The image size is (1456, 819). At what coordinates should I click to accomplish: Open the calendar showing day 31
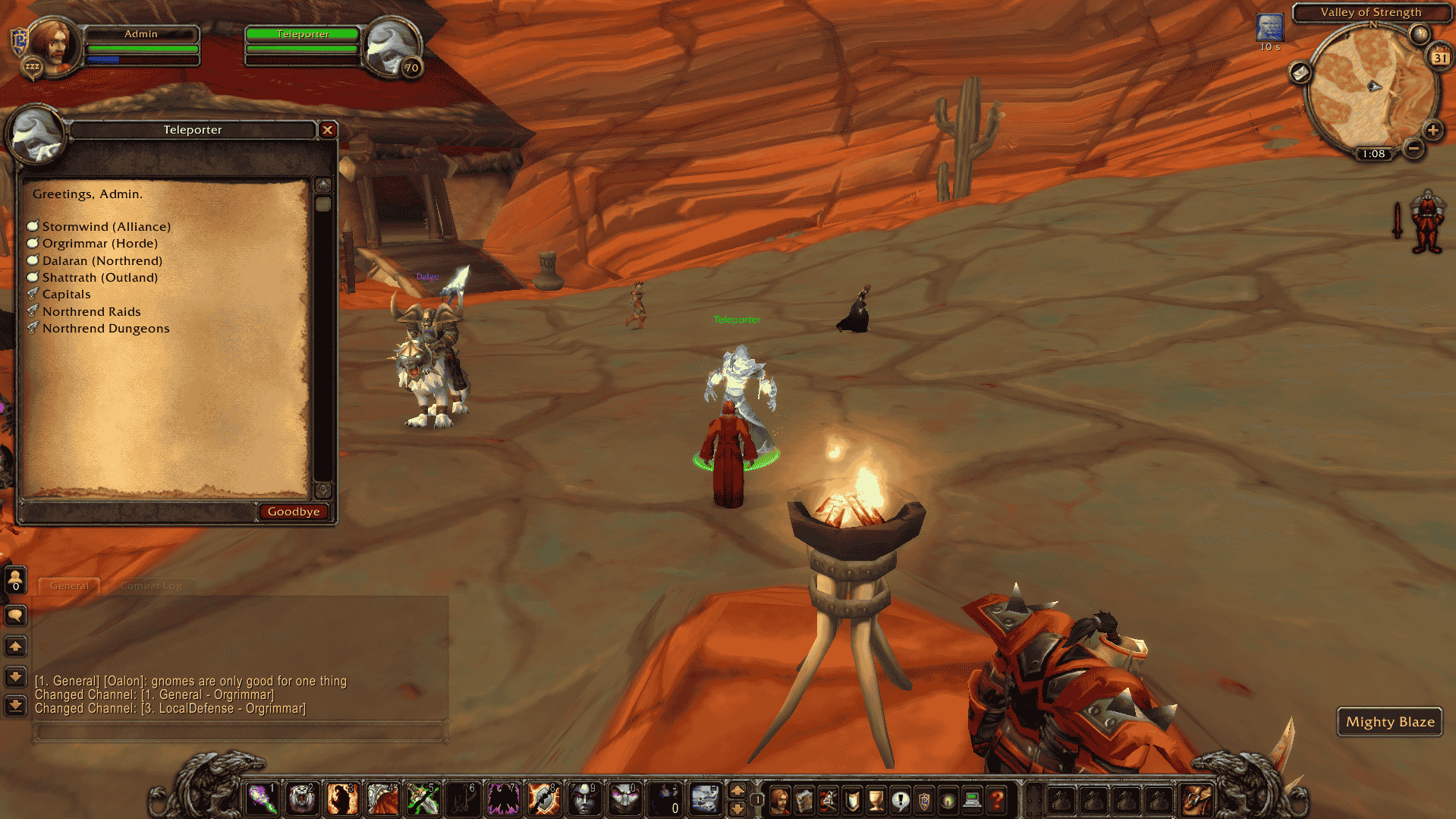pos(1439,57)
